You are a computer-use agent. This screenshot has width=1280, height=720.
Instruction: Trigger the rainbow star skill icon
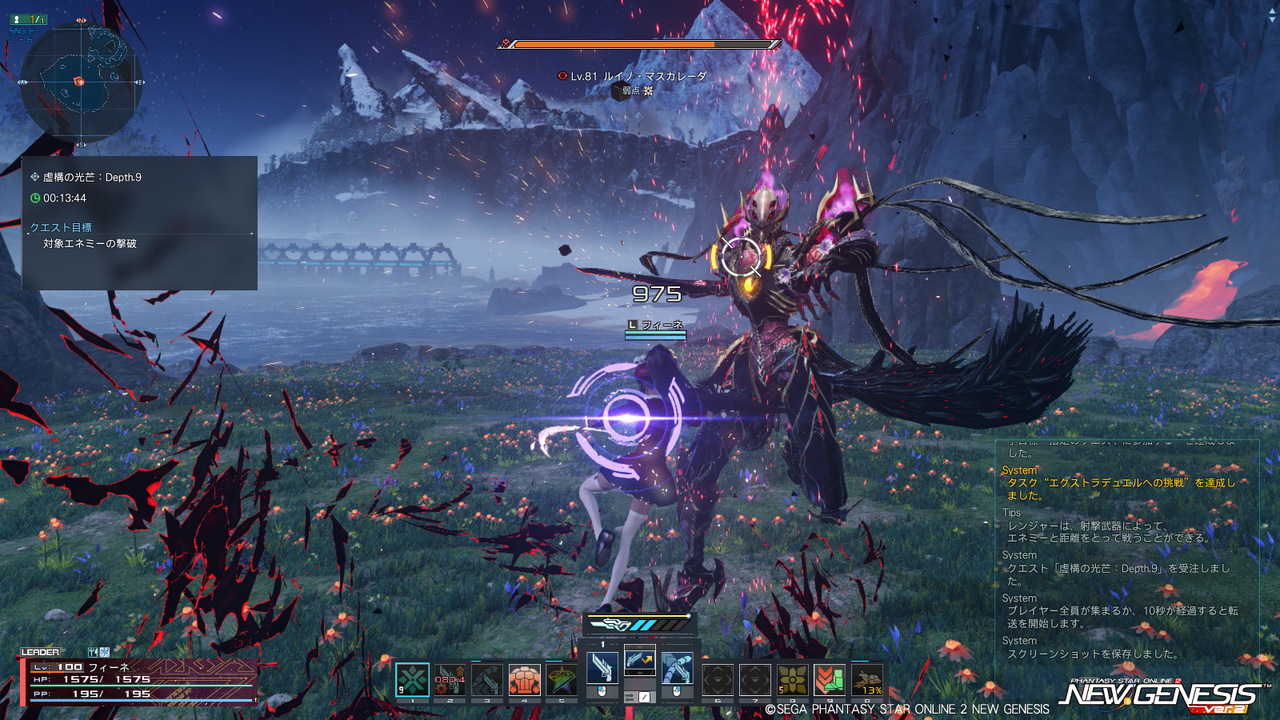tap(561, 680)
